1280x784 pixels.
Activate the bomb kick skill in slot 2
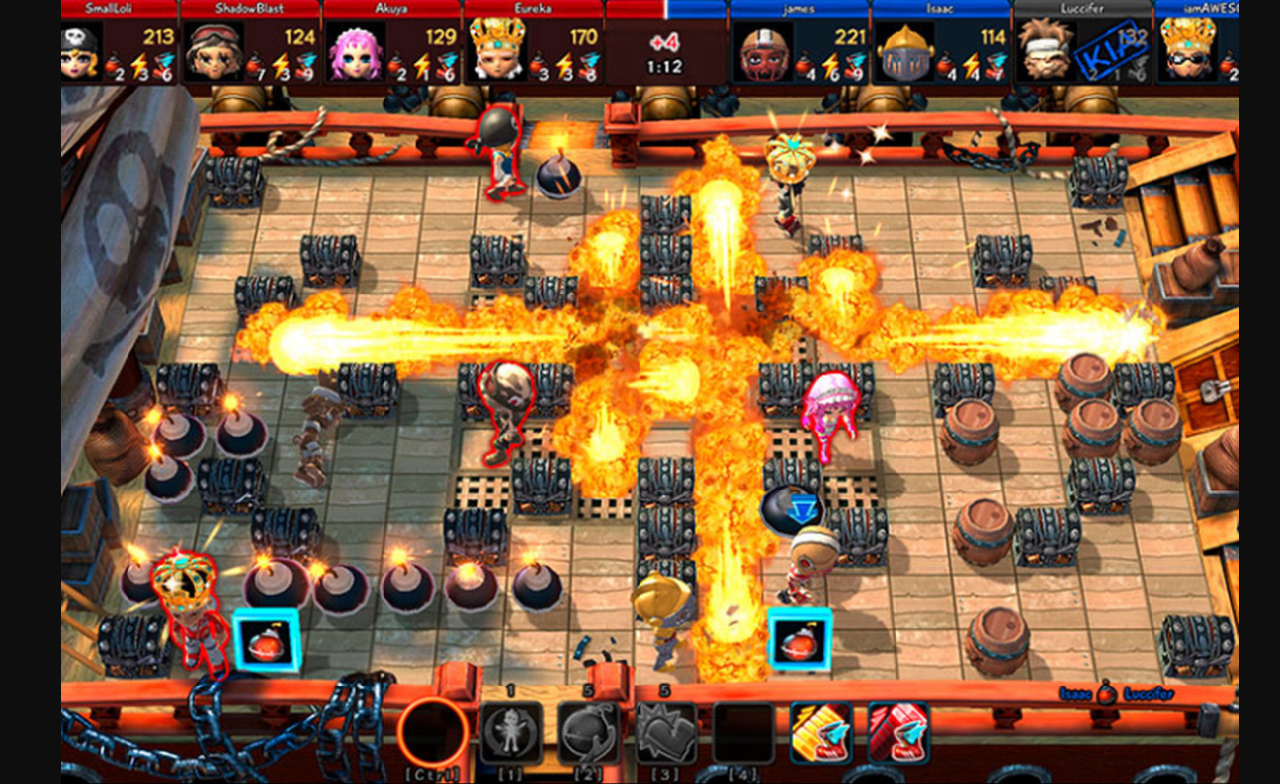point(588,733)
